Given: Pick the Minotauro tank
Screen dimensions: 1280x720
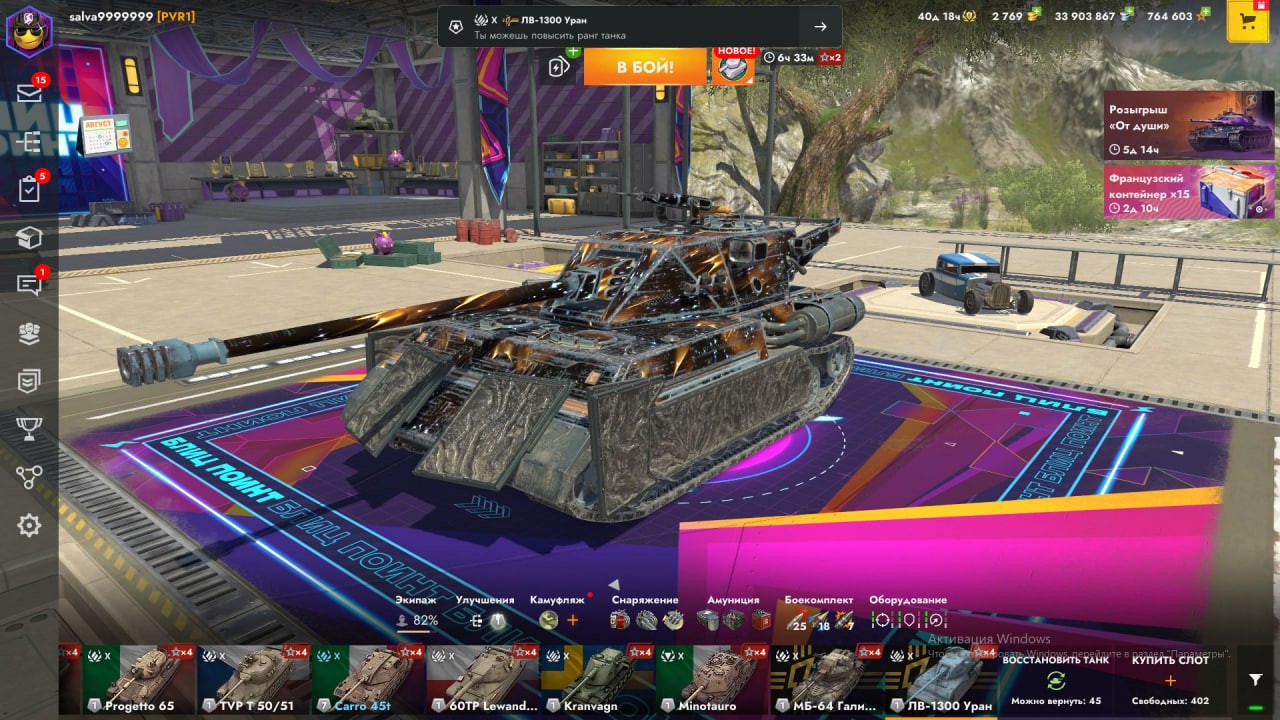Looking at the screenshot, I should (712, 680).
